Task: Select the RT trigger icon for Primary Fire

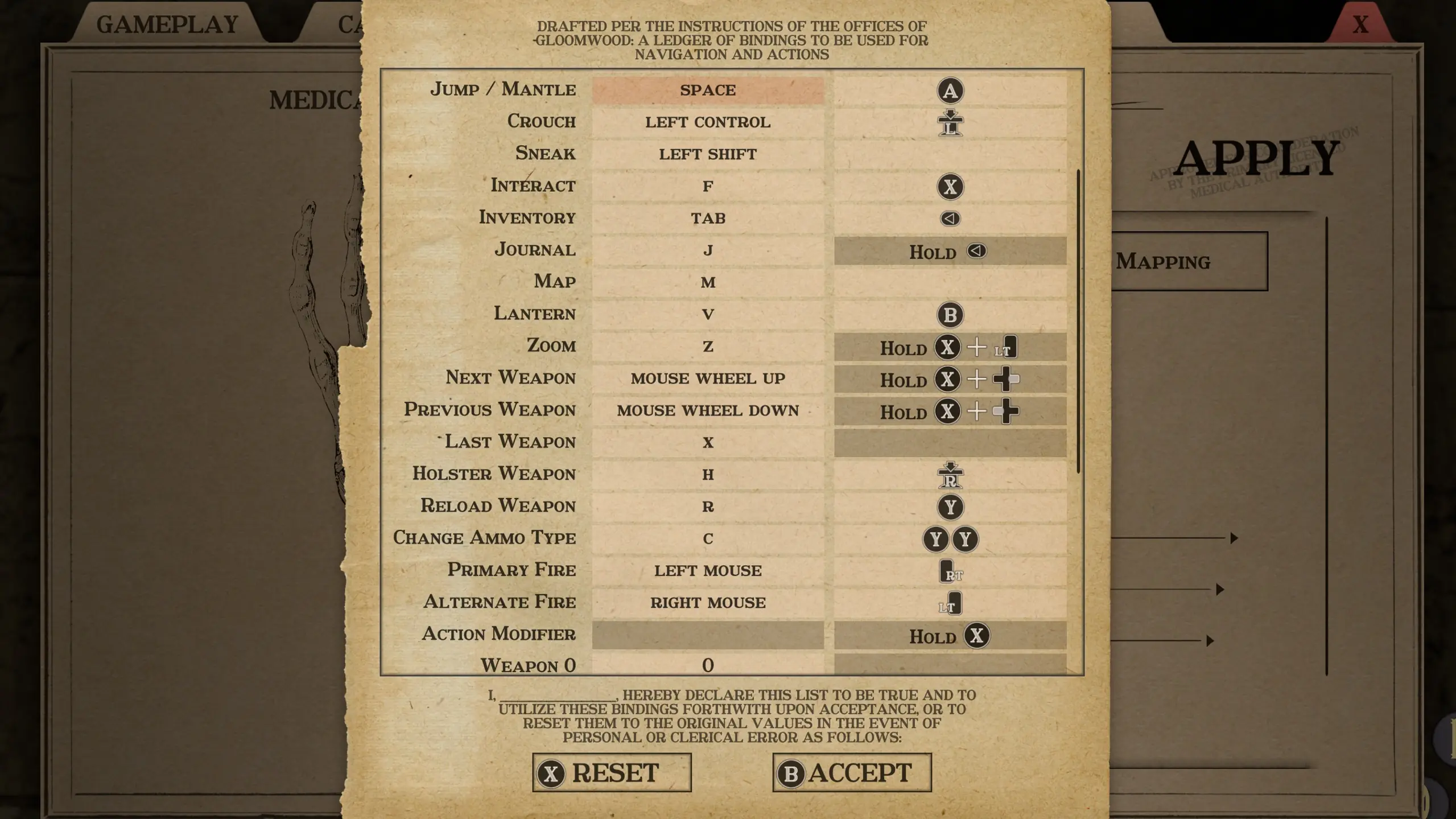Action: (x=949, y=571)
